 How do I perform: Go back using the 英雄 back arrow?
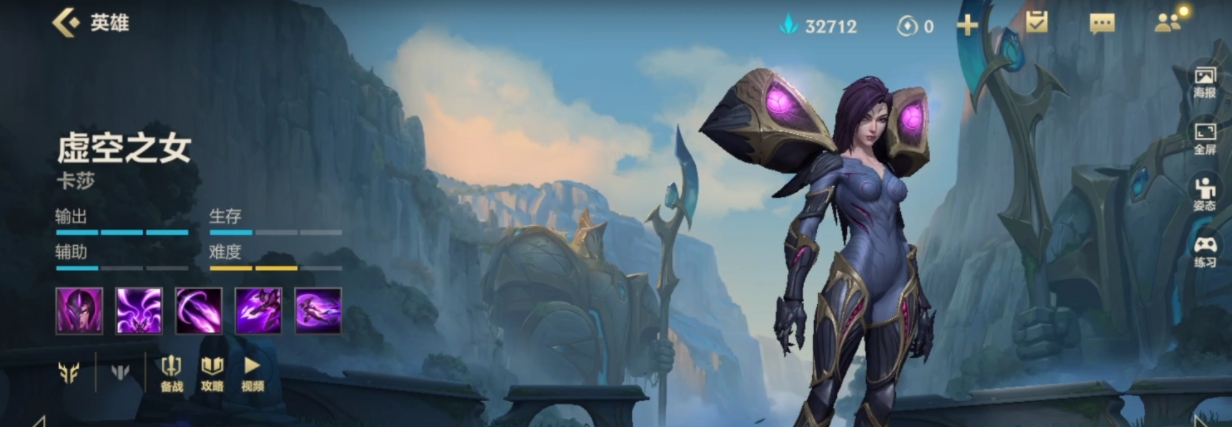66,22
